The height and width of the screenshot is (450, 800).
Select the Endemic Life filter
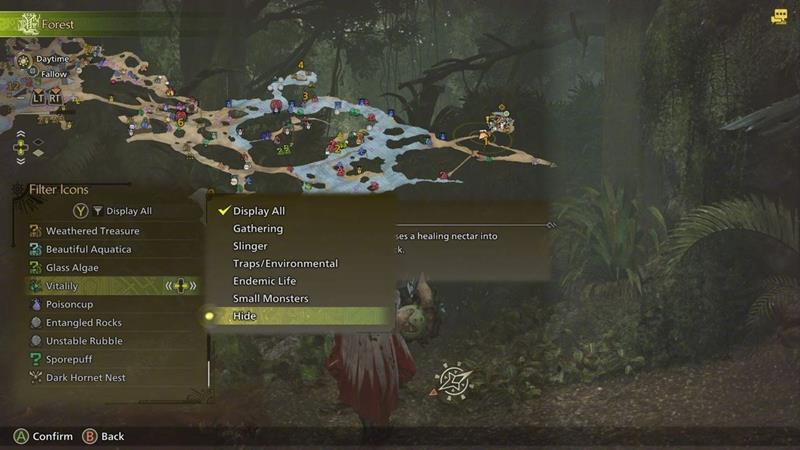click(264, 281)
